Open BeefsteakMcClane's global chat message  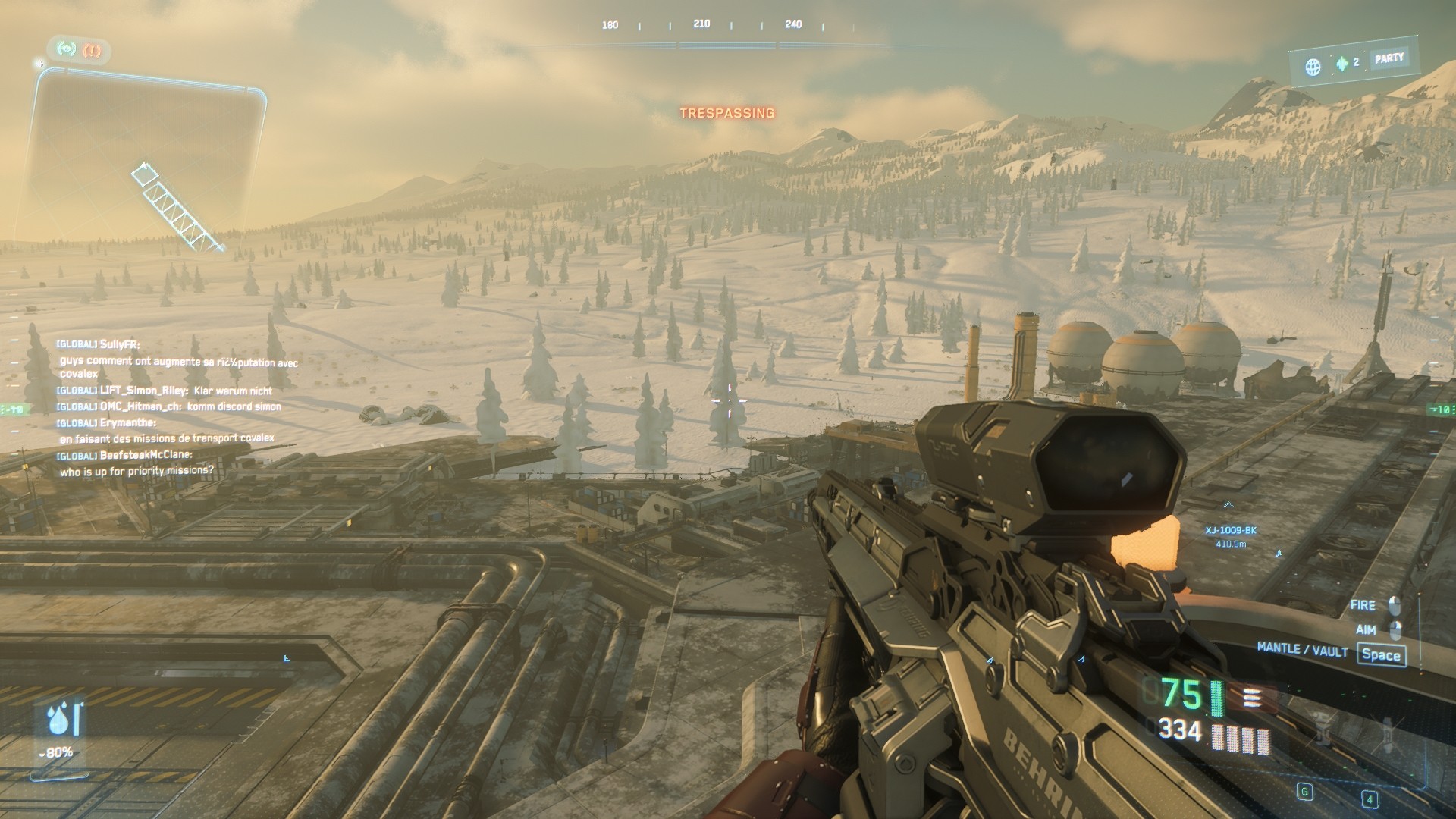136,470
